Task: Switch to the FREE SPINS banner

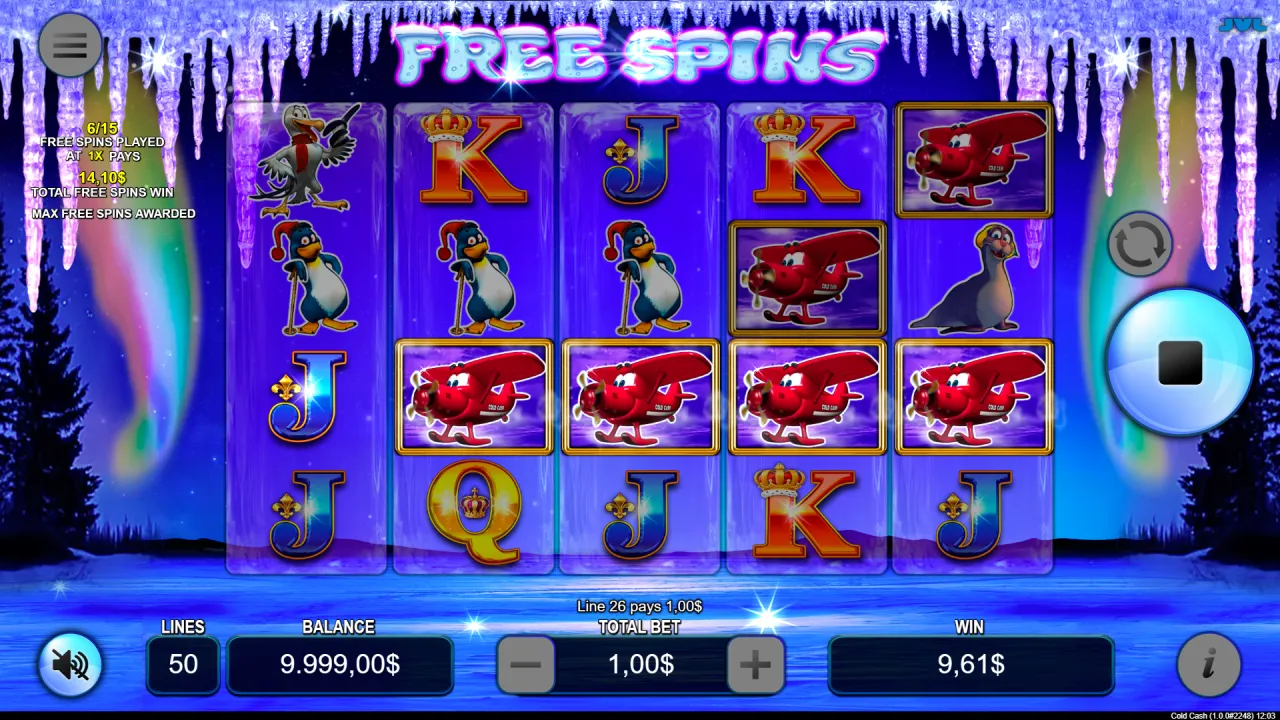Action: [640, 57]
